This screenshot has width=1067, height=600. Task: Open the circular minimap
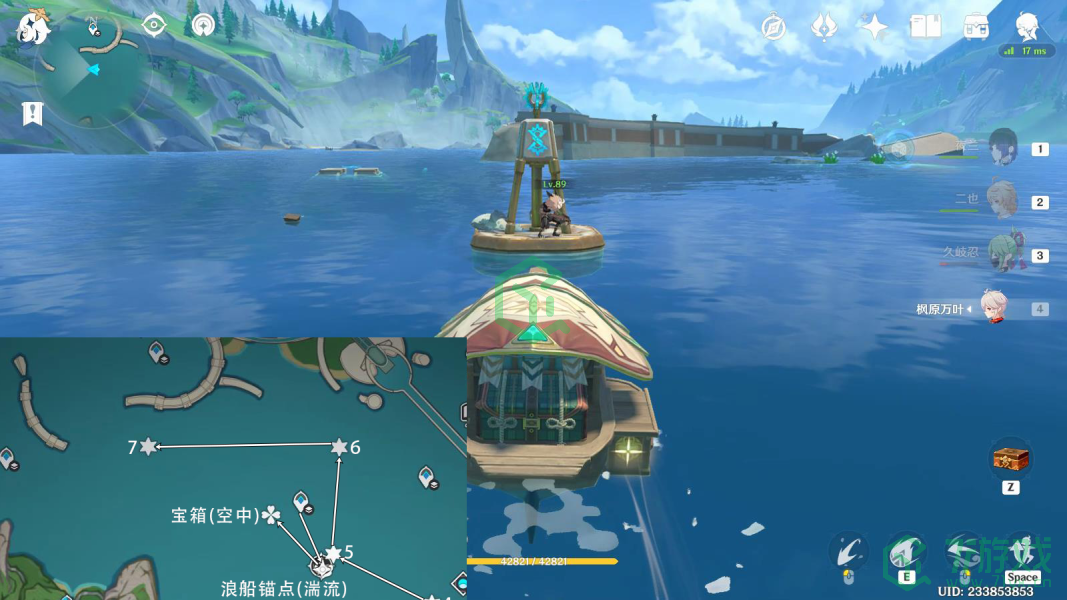(92, 70)
